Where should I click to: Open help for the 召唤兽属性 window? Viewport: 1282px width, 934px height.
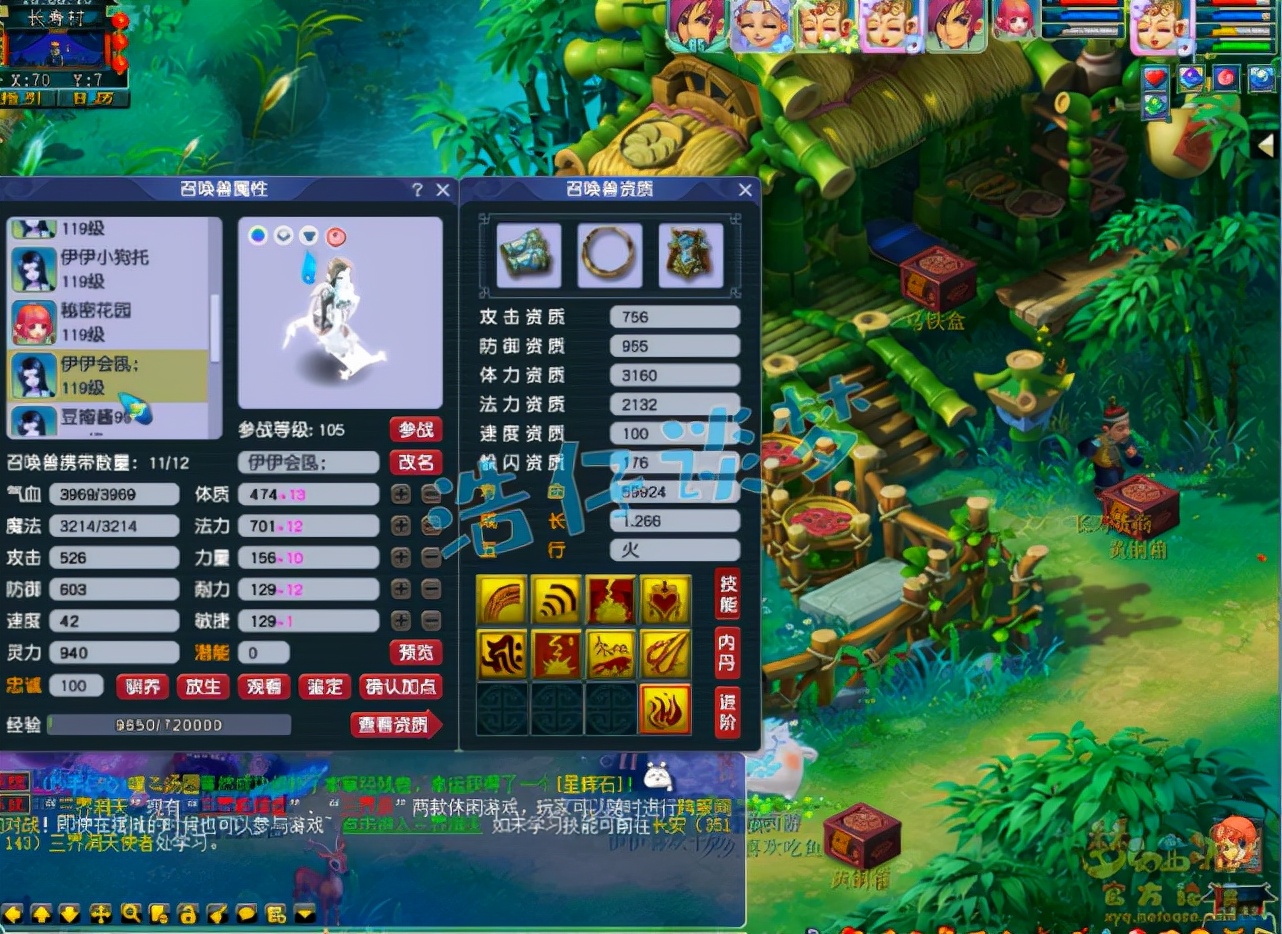[417, 190]
